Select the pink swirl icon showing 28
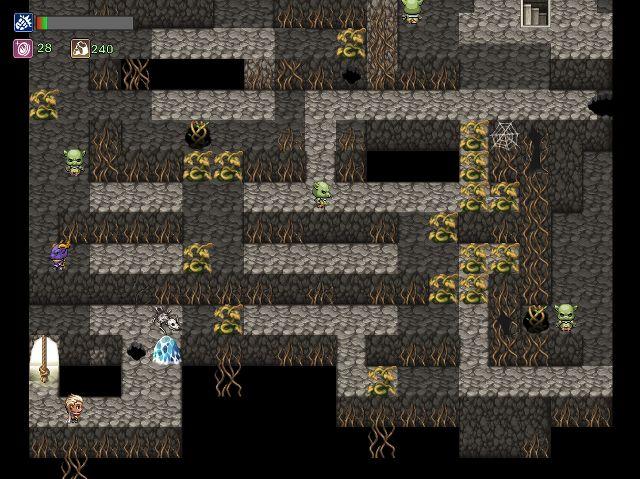Image resolution: width=640 pixels, height=479 pixels. [x=22, y=48]
